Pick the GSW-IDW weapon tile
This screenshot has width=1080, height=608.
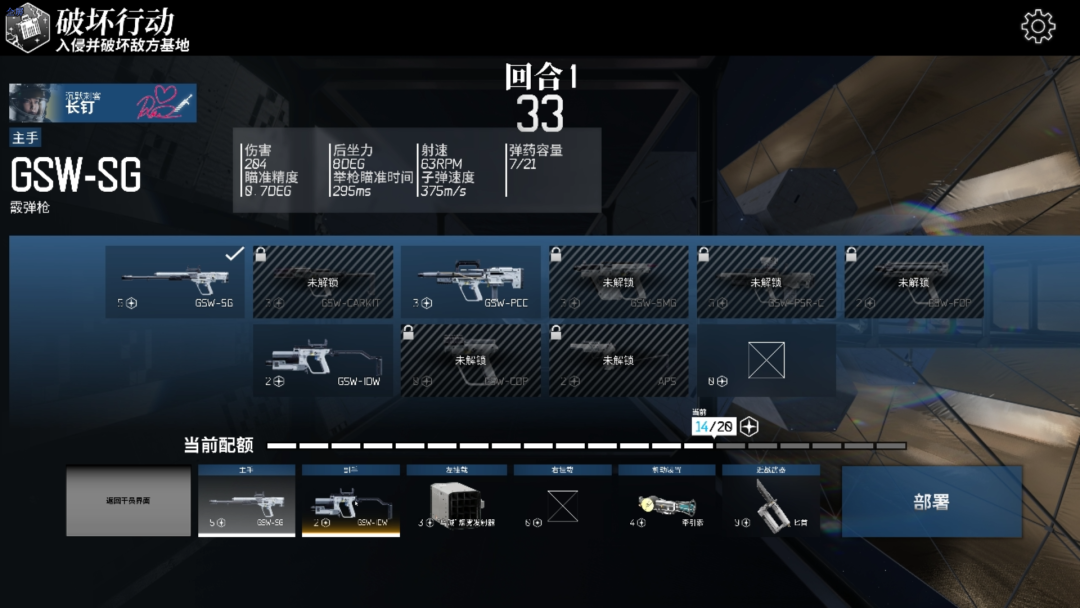(322, 359)
